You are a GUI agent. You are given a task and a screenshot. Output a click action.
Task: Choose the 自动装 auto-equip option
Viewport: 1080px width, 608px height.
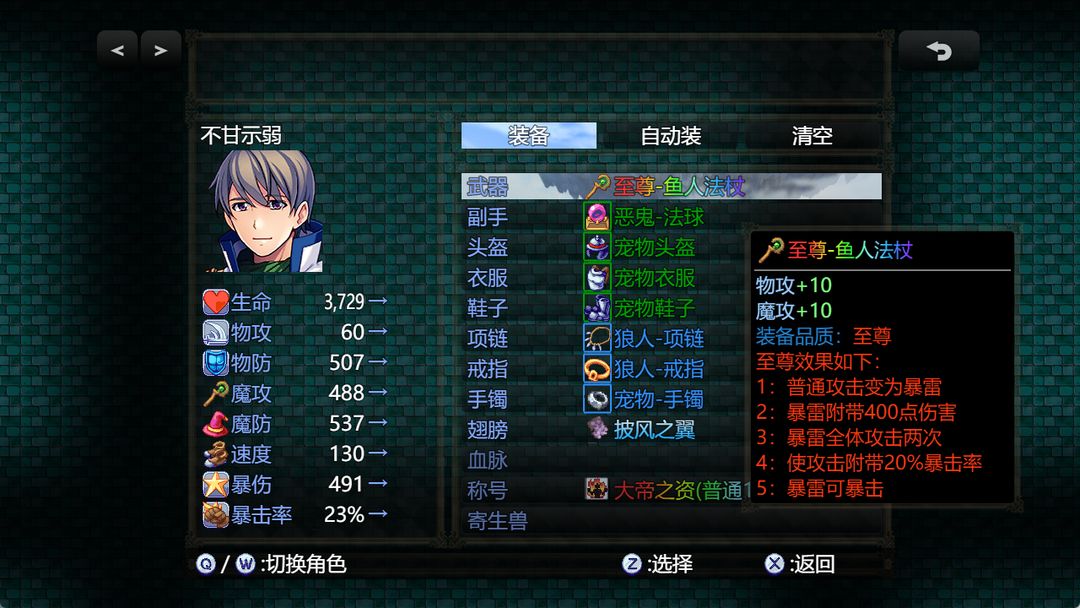click(670, 136)
